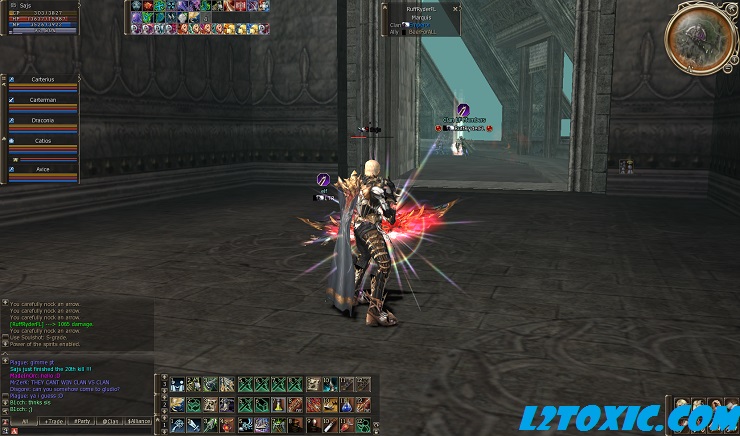This screenshot has width=740, height=436.
Task: Switch to the $Alliance chat tab
Action: [x=140, y=422]
